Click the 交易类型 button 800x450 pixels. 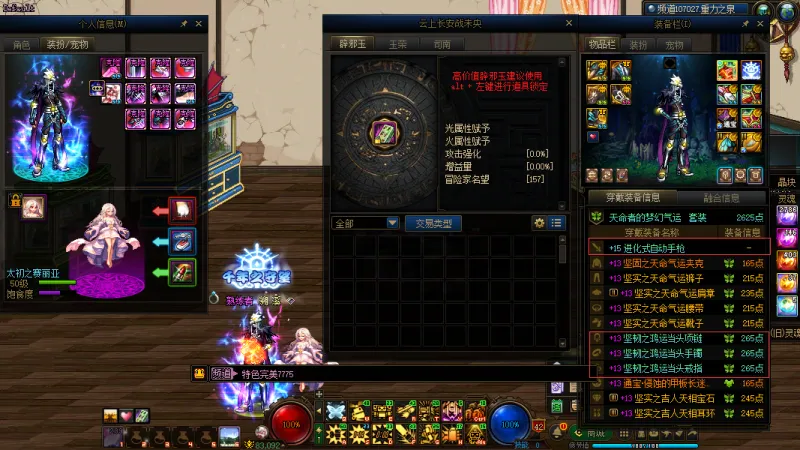433,223
